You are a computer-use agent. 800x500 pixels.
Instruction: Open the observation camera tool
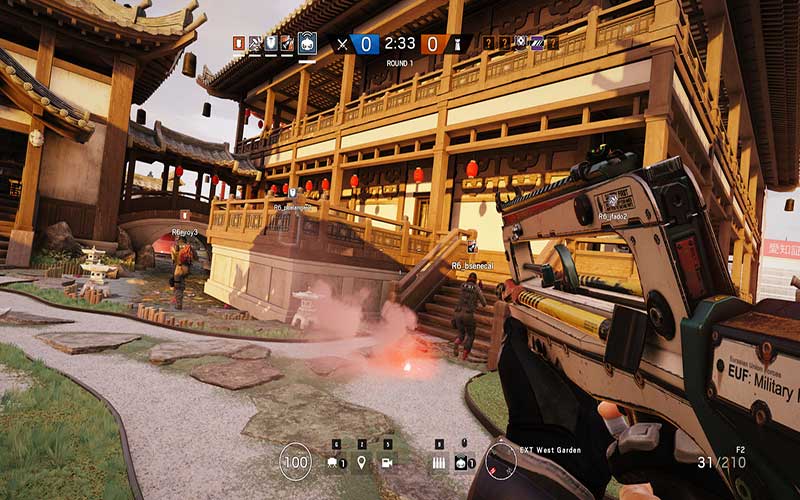[x=387, y=462]
